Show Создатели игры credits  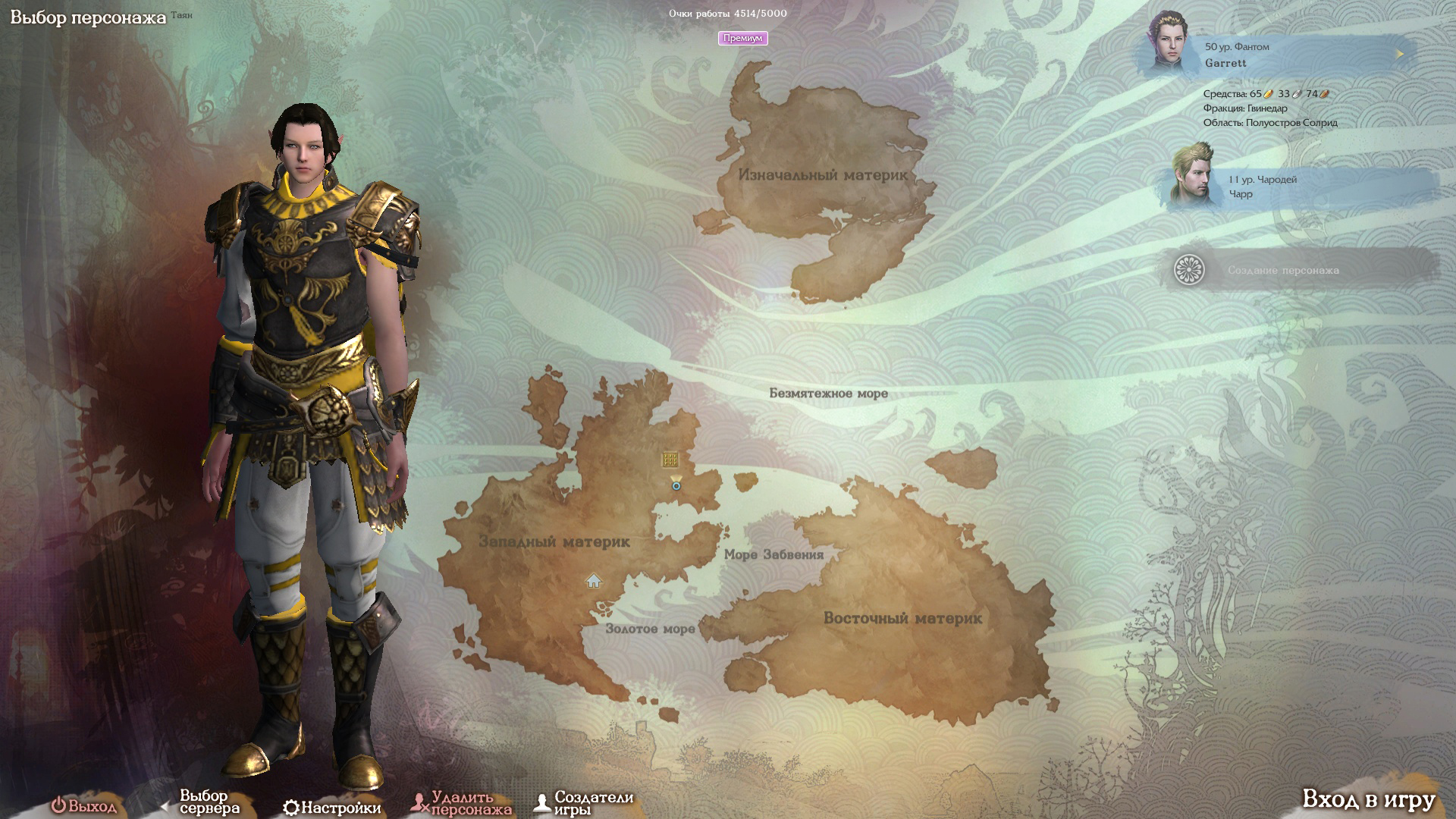584,804
